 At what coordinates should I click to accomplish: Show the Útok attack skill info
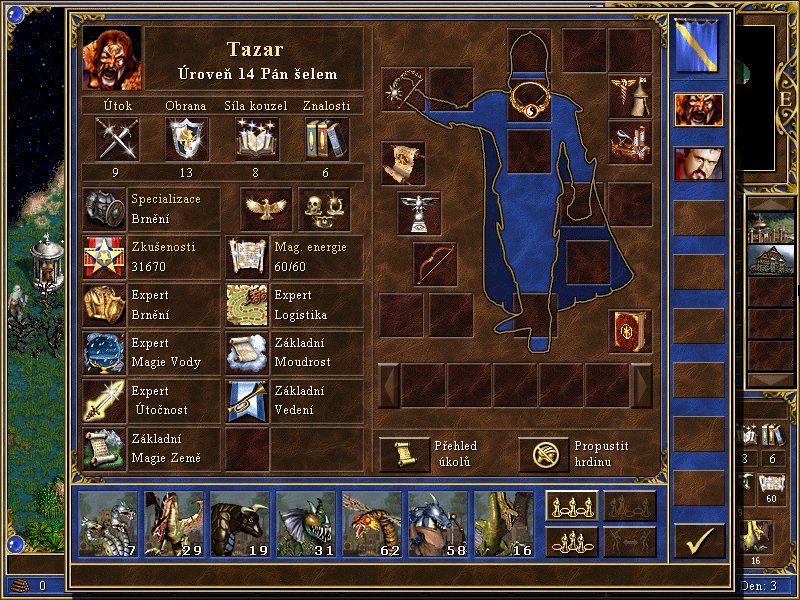click(117, 138)
